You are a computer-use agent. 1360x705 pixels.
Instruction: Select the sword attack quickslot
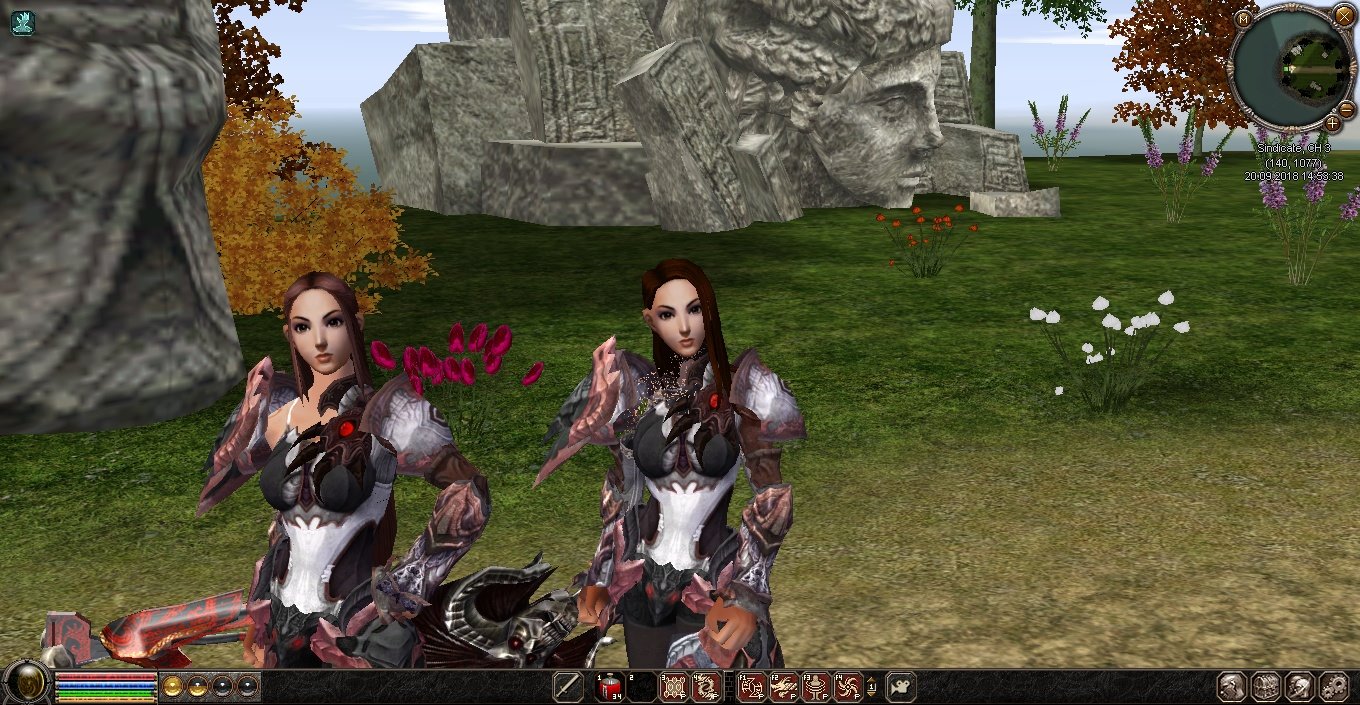coord(568,687)
